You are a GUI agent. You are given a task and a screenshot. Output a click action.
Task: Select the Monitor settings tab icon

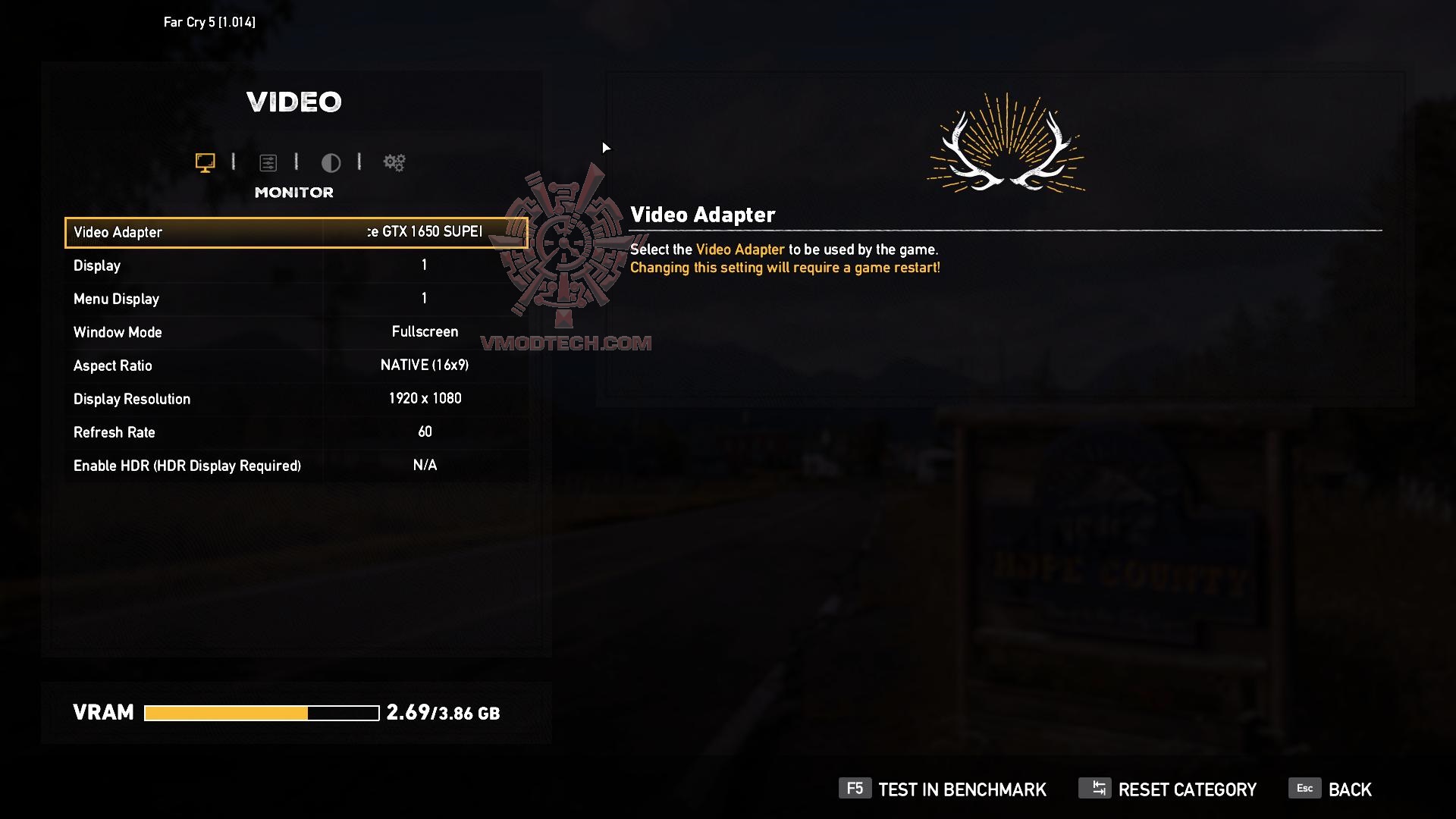pyautogui.click(x=203, y=162)
